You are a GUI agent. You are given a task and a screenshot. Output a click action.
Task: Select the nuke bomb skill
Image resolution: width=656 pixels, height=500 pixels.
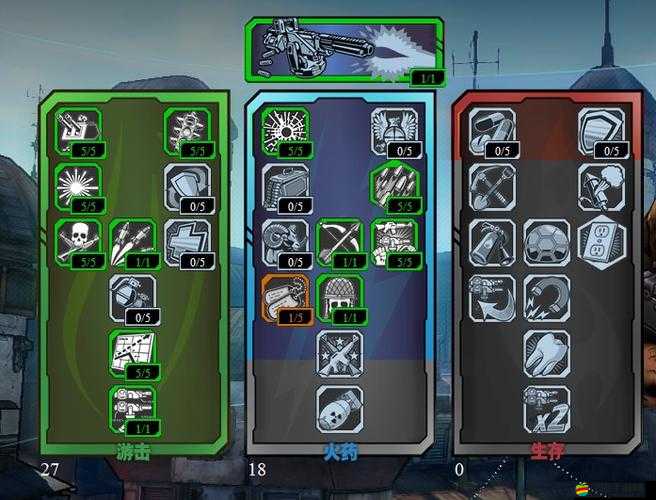pyautogui.click(x=340, y=408)
